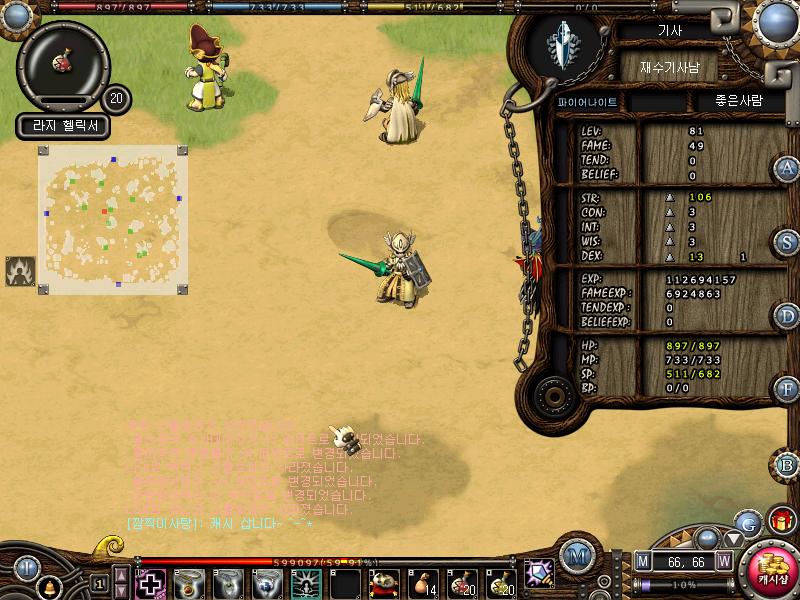Click the round F side button
Image resolution: width=800 pixels, height=600 pixels.
pos(787,389)
